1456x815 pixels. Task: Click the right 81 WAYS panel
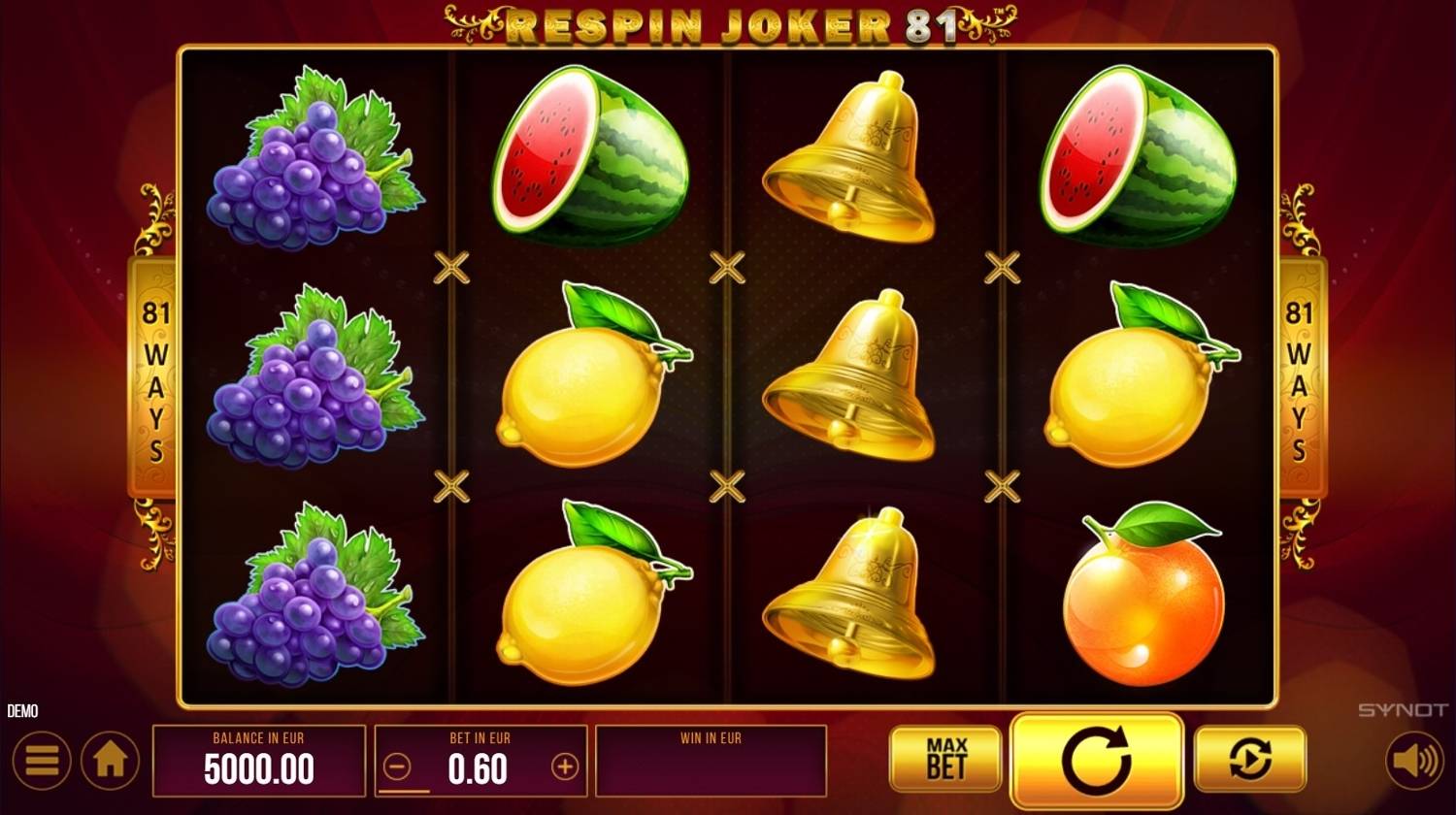1300,378
